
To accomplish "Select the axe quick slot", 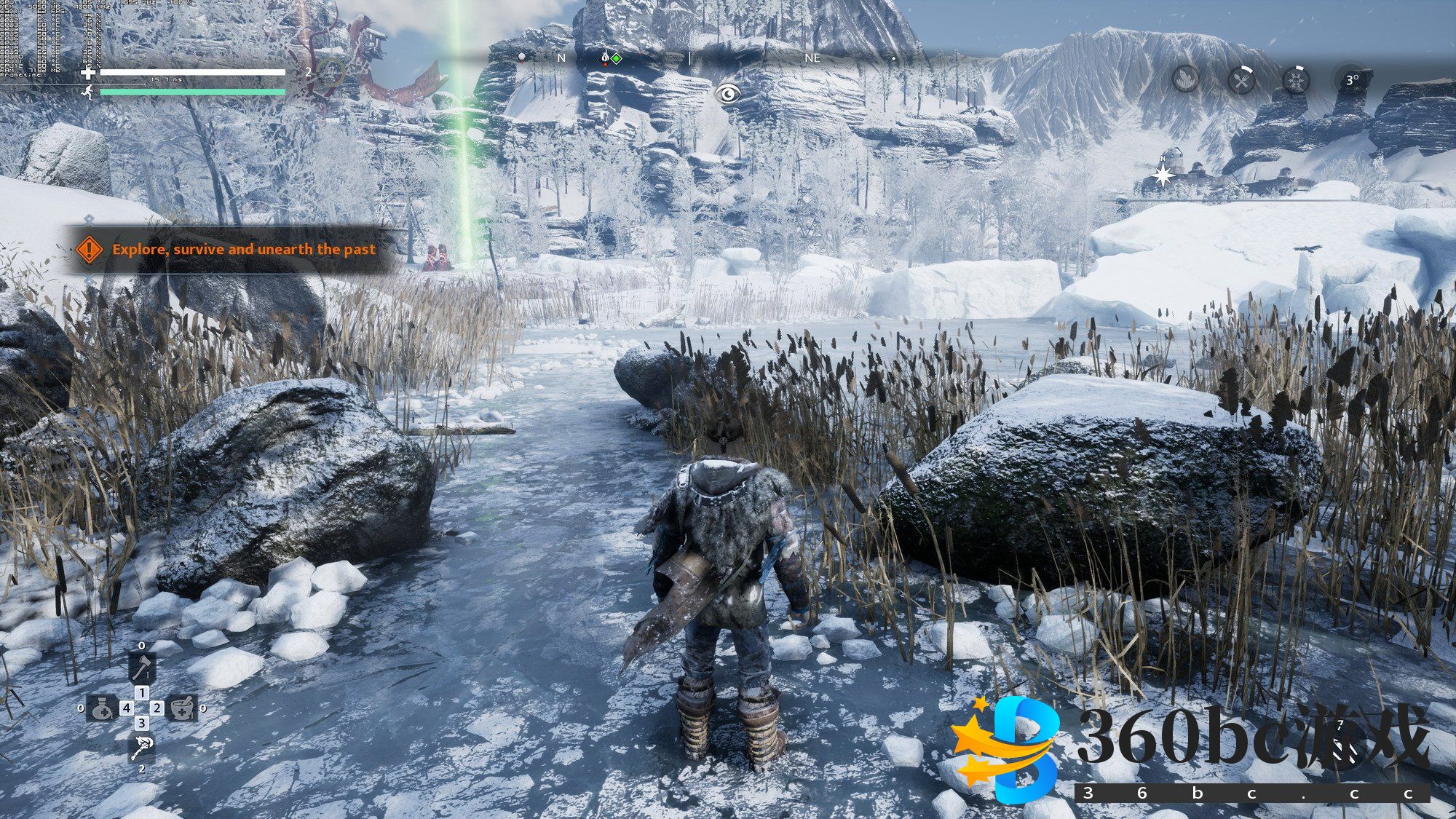I will [x=142, y=666].
